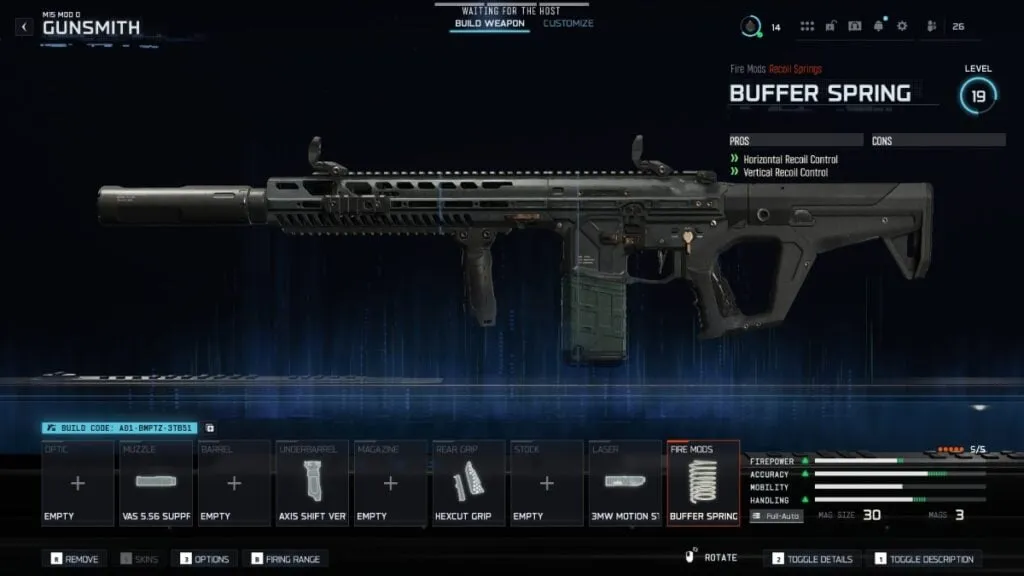This screenshot has width=1024, height=576.
Task: Go back from the Gunsmith screen
Action: 25,27
